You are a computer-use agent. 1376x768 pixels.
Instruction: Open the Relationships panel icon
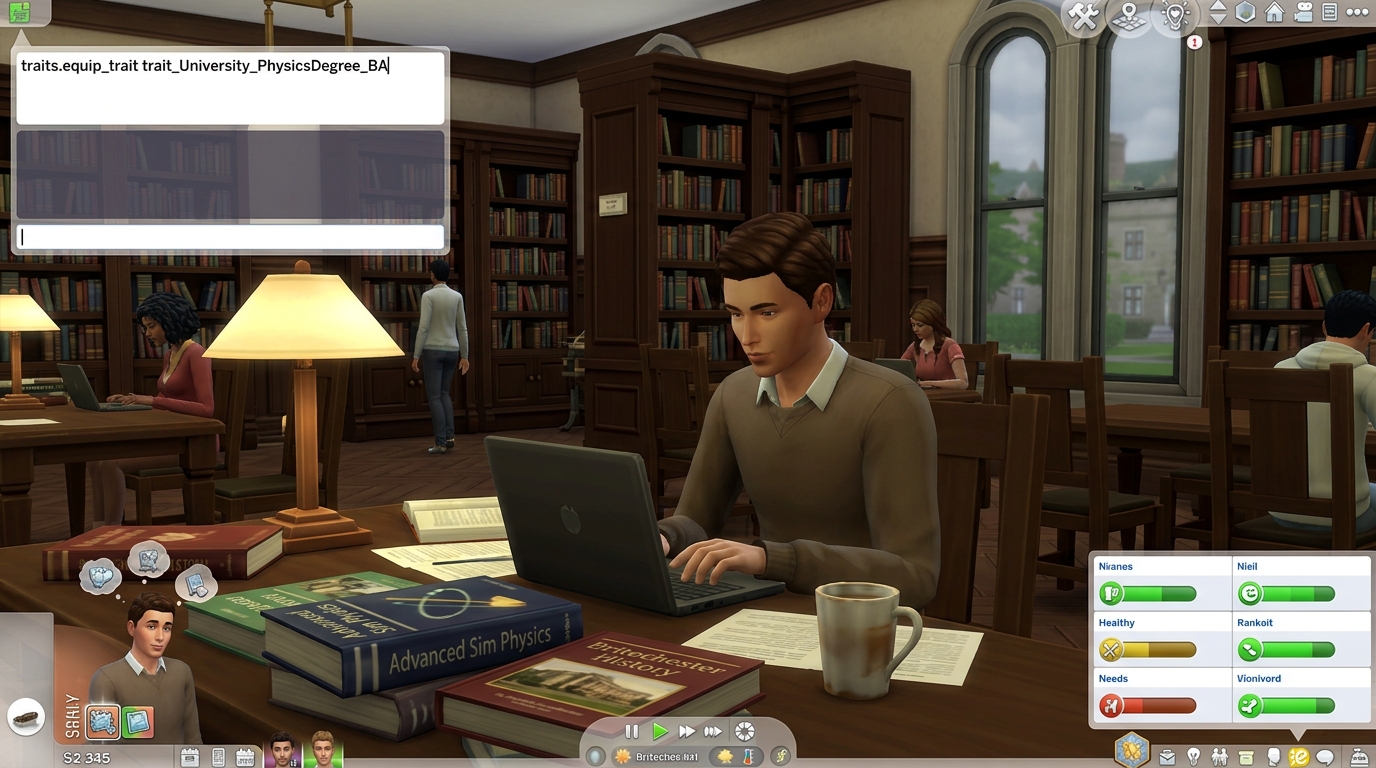tap(1220, 755)
